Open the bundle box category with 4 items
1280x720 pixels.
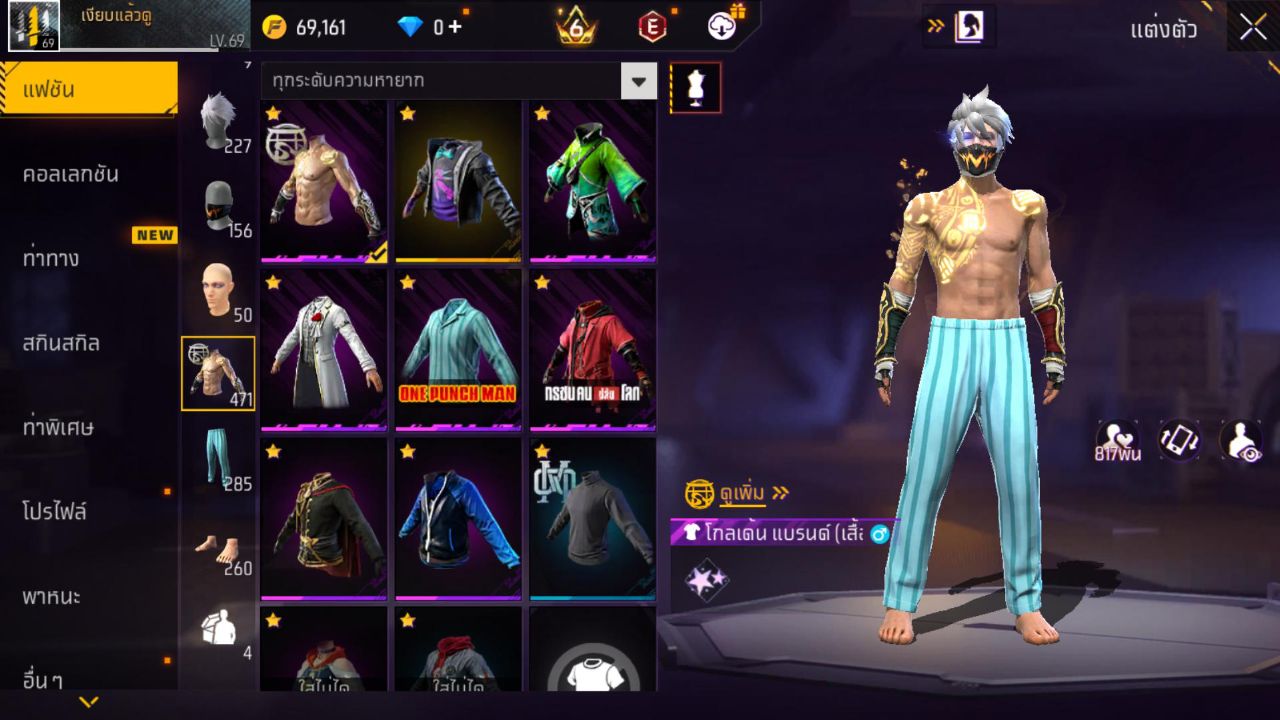pyautogui.click(x=219, y=625)
